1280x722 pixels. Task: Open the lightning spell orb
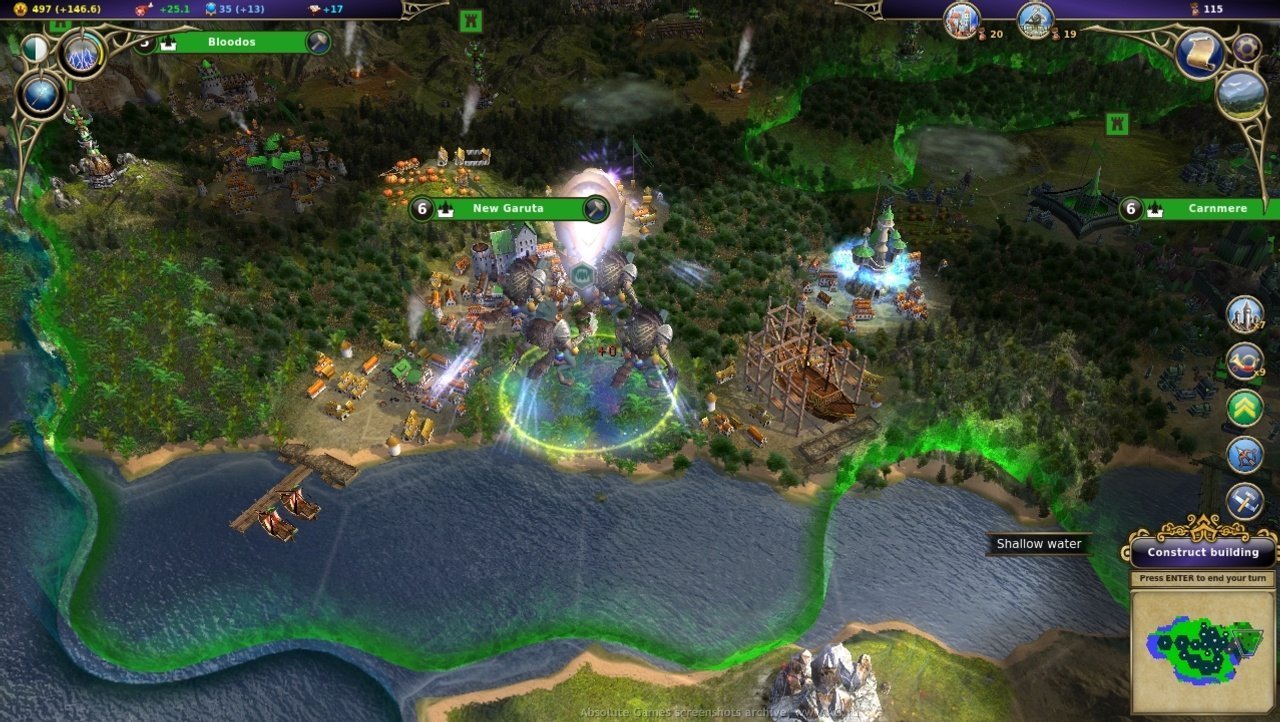pos(82,52)
